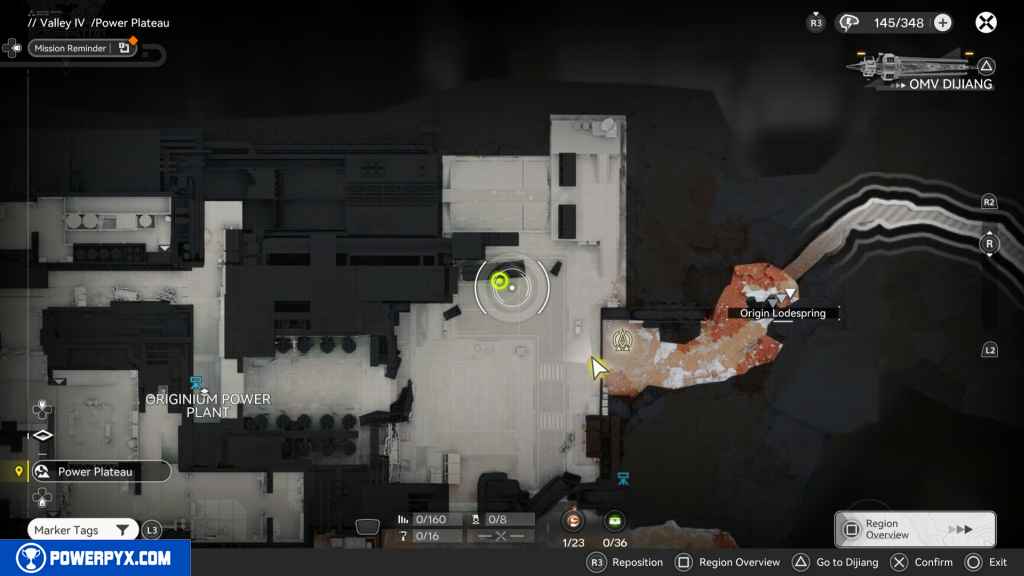Show the orange collectible tracker icon
1024x576 pixels.
tap(574, 520)
